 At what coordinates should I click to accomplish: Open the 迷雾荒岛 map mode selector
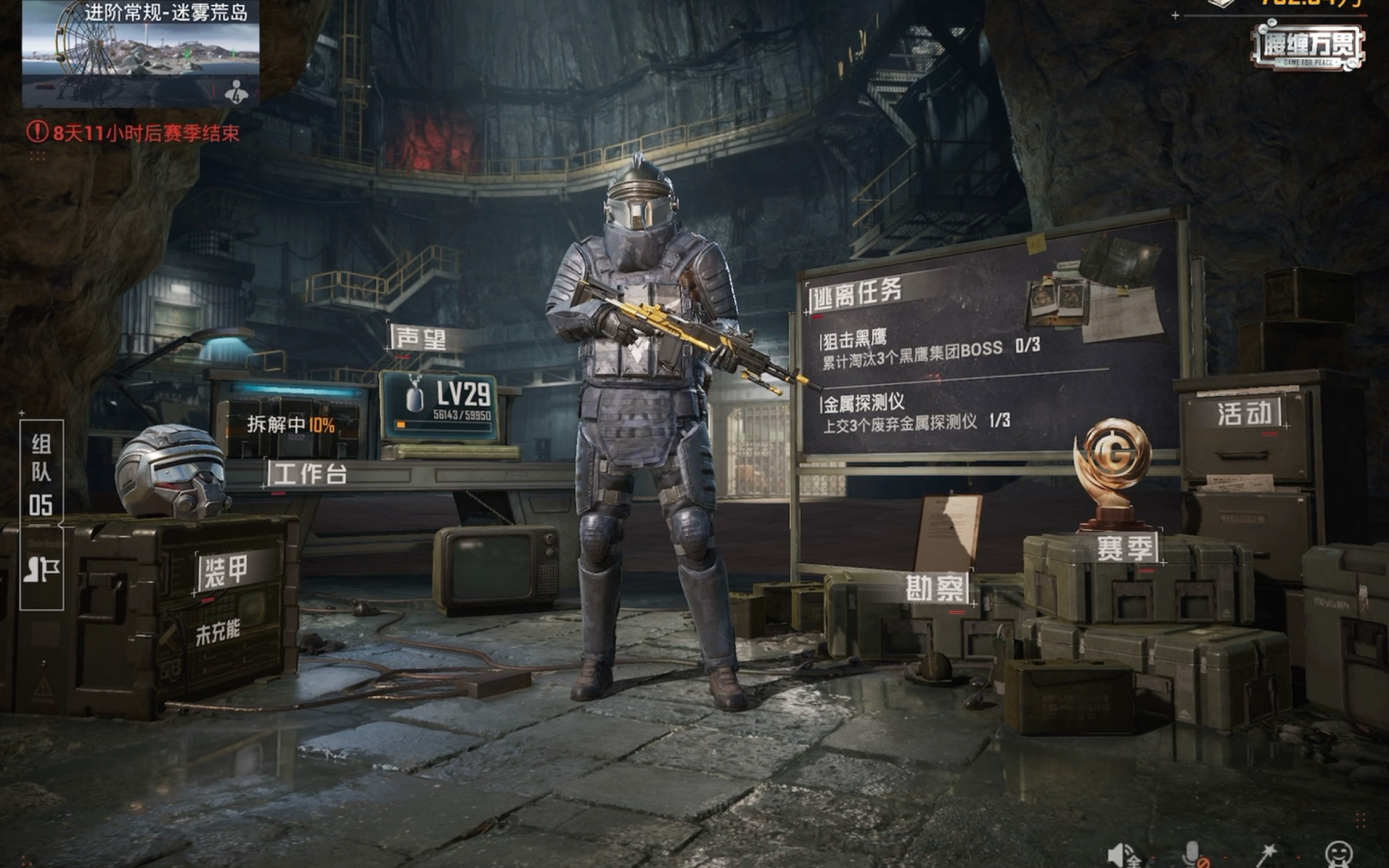[x=140, y=54]
